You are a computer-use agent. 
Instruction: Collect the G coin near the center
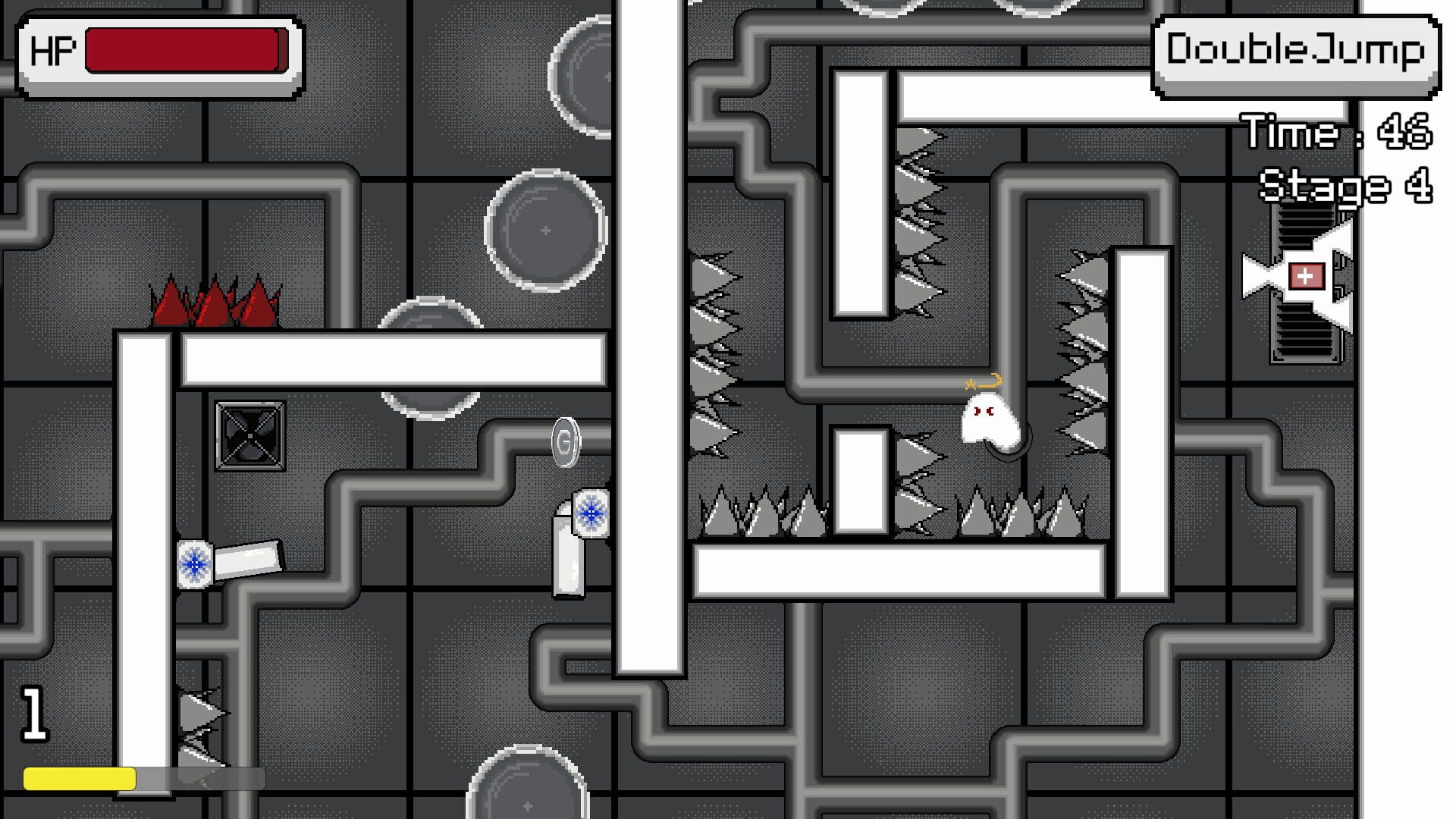coord(565,442)
